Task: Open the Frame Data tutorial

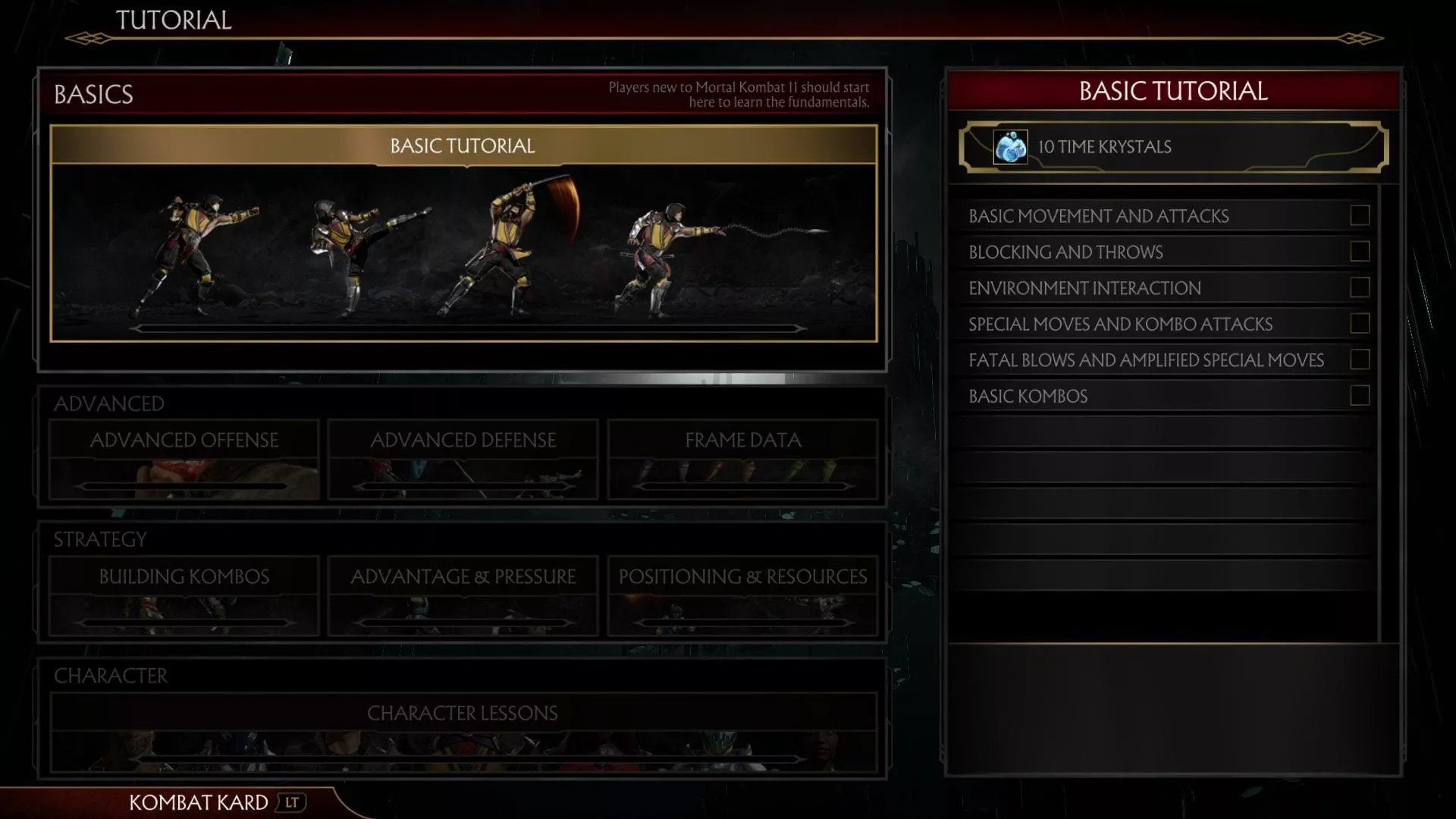Action: [742, 458]
